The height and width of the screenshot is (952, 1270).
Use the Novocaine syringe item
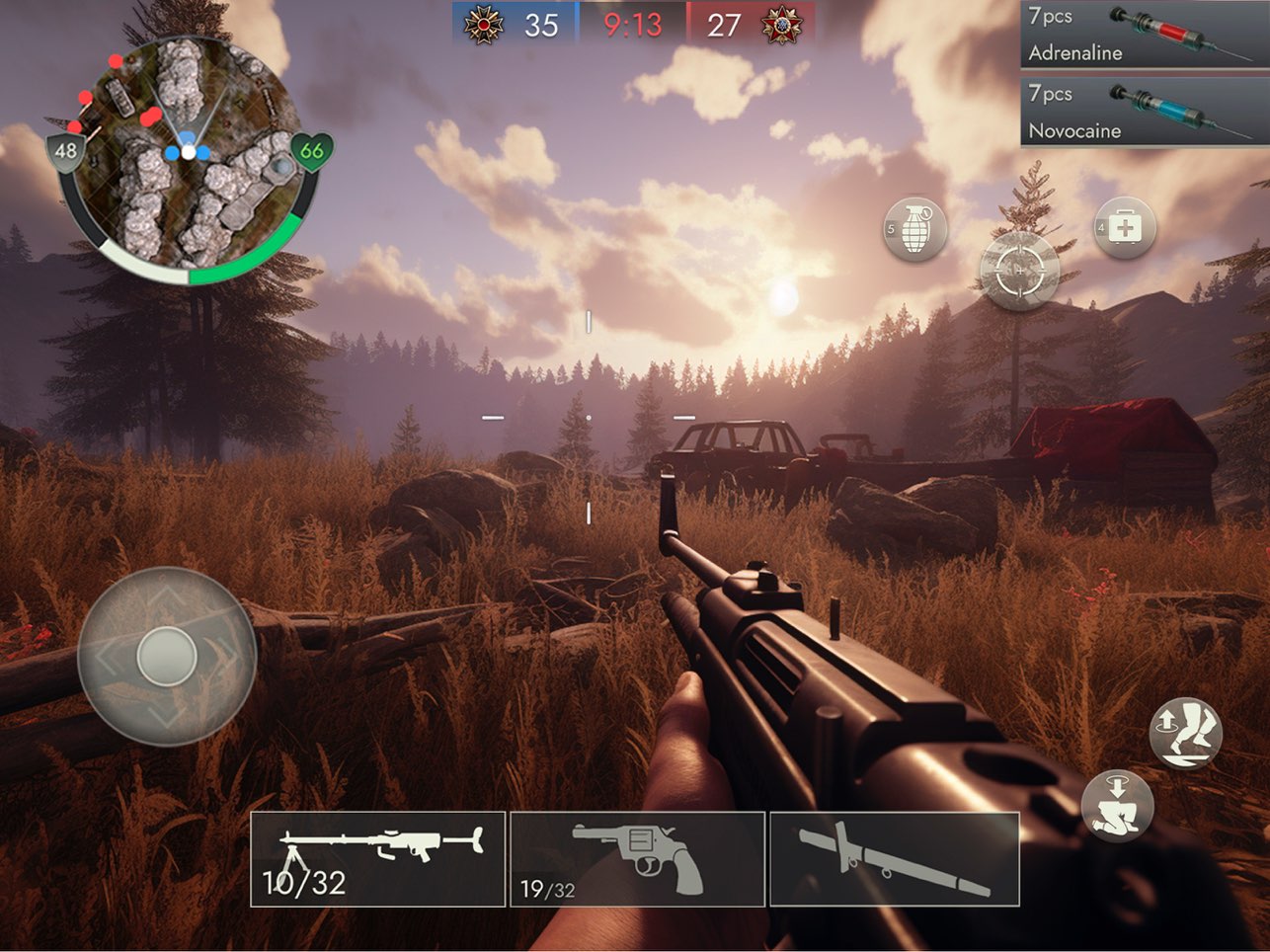[1144, 112]
